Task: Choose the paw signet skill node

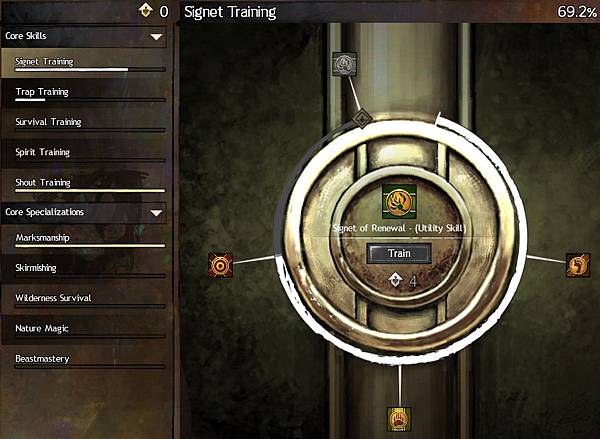Action: 399,419
